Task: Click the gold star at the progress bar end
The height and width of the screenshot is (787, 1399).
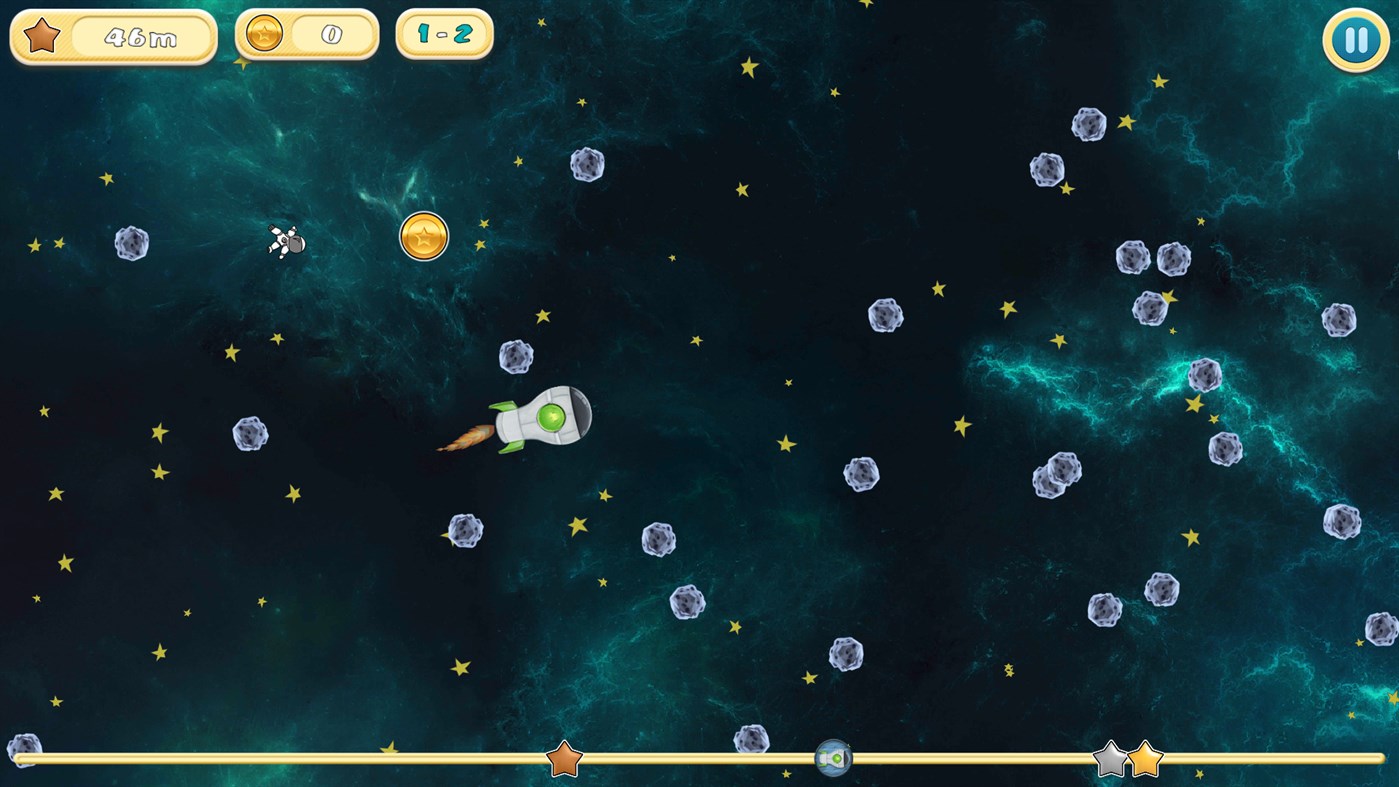Action: coord(1144,758)
